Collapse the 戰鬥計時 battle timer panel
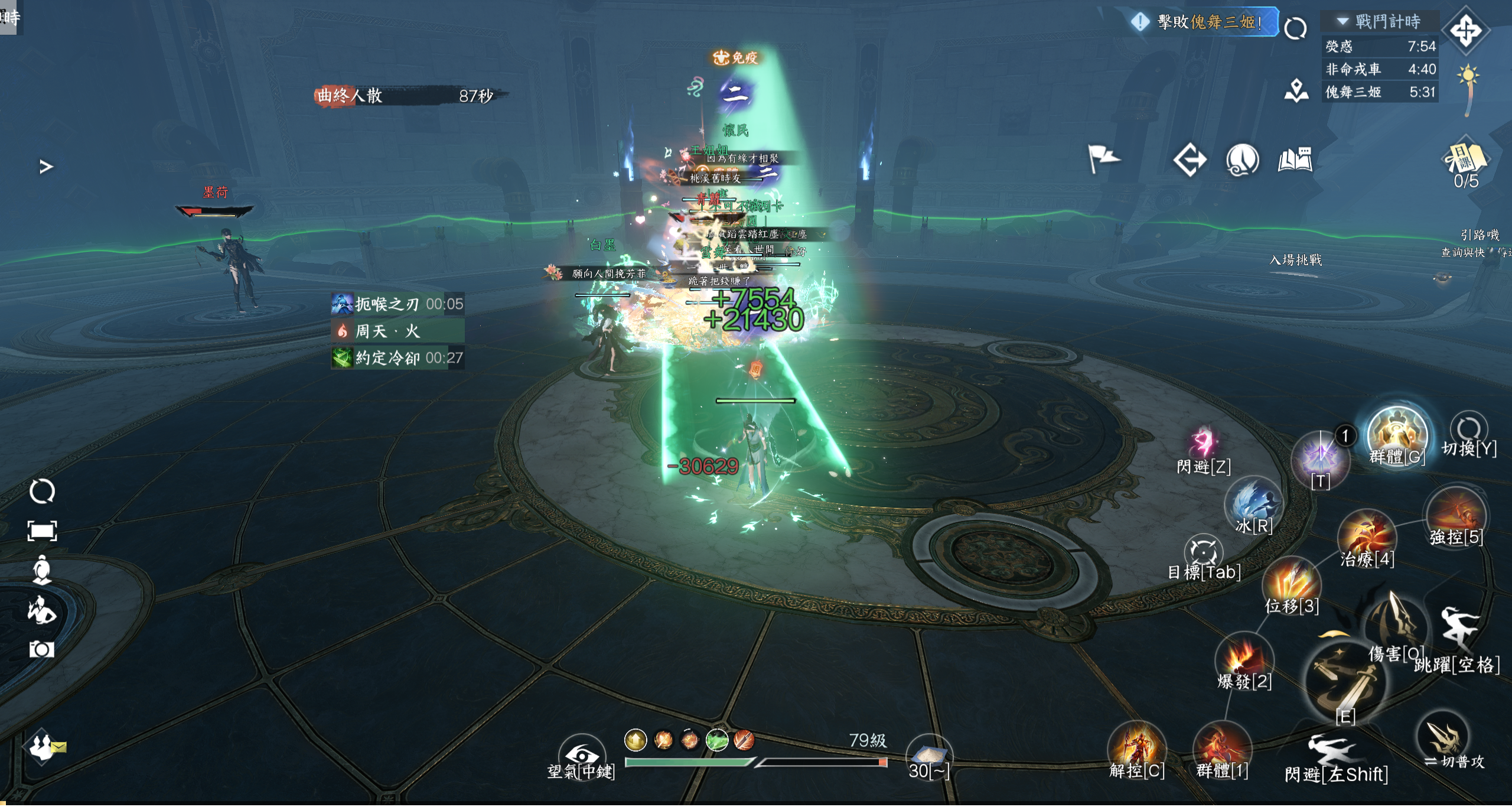The width and height of the screenshot is (1512, 807). pos(1342,22)
